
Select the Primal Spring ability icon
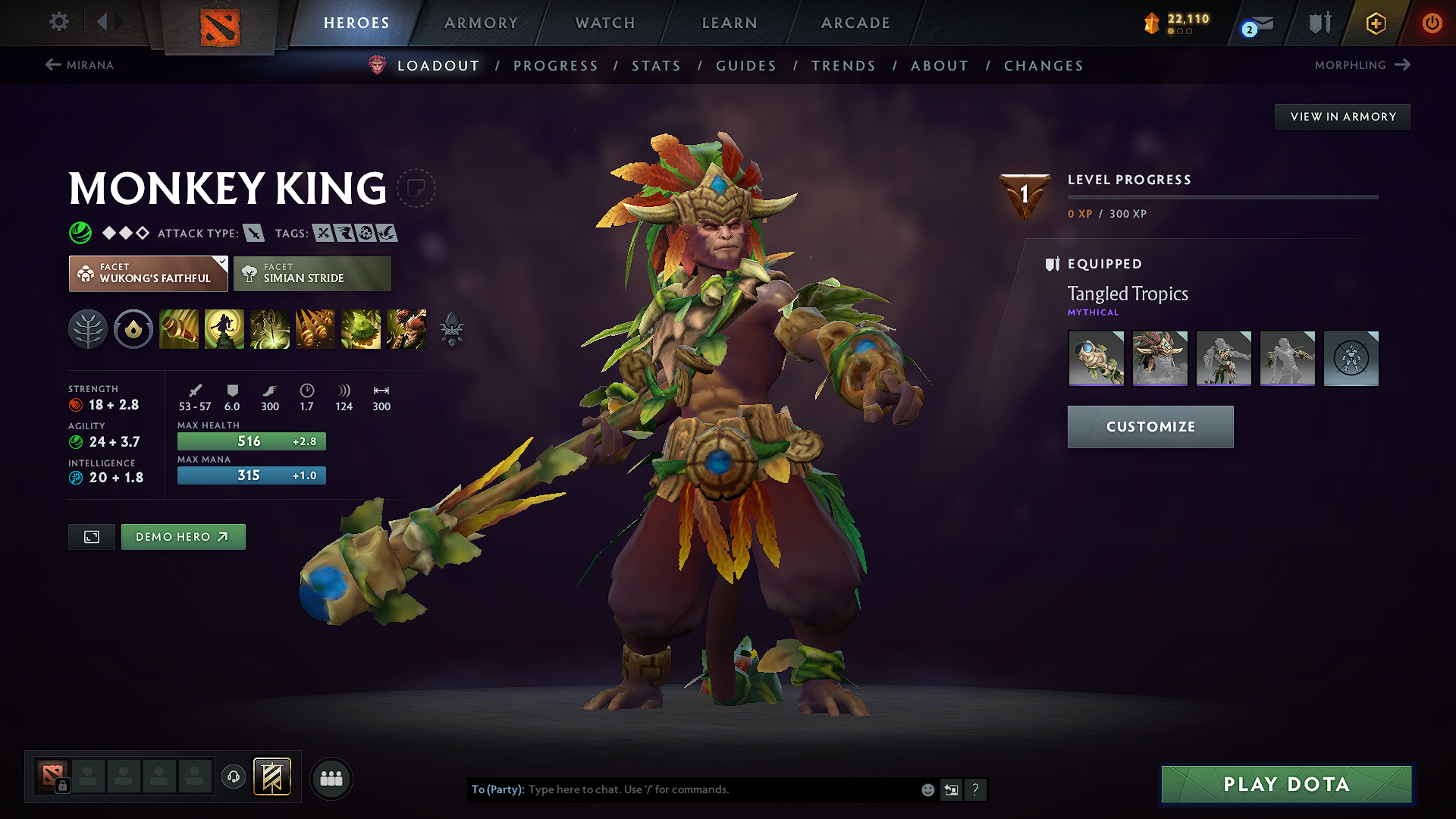270,328
